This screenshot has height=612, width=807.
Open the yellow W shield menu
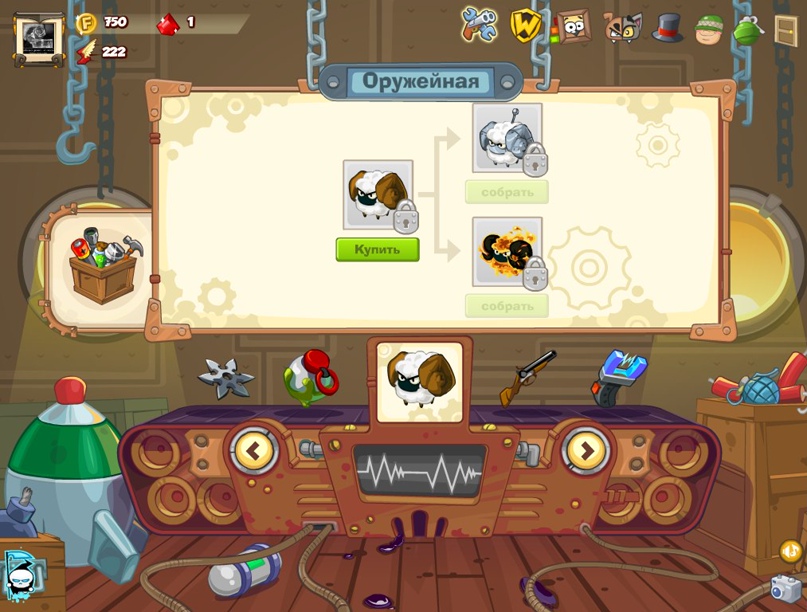click(525, 25)
